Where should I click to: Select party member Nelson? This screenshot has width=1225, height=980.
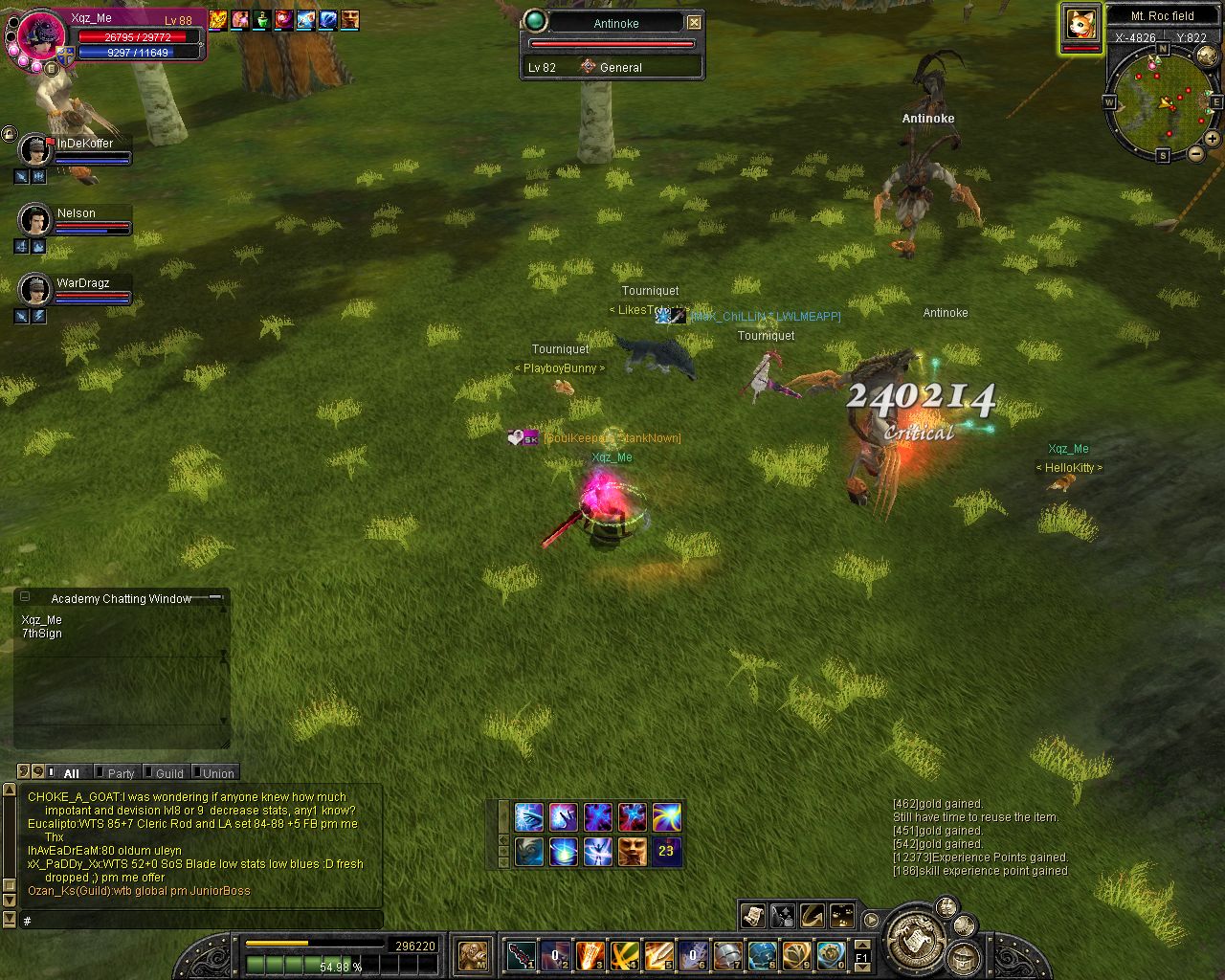point(35,220)
